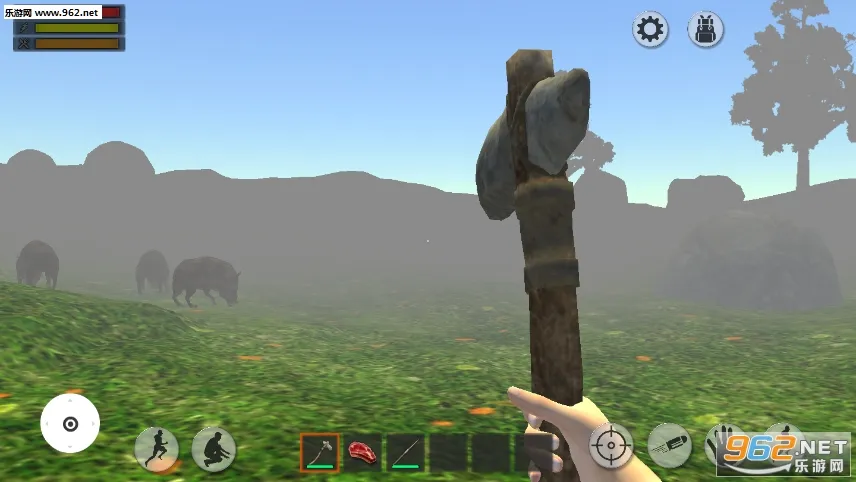
Task: Tap the crosshair aim button
Action: (x=611, y=445)
